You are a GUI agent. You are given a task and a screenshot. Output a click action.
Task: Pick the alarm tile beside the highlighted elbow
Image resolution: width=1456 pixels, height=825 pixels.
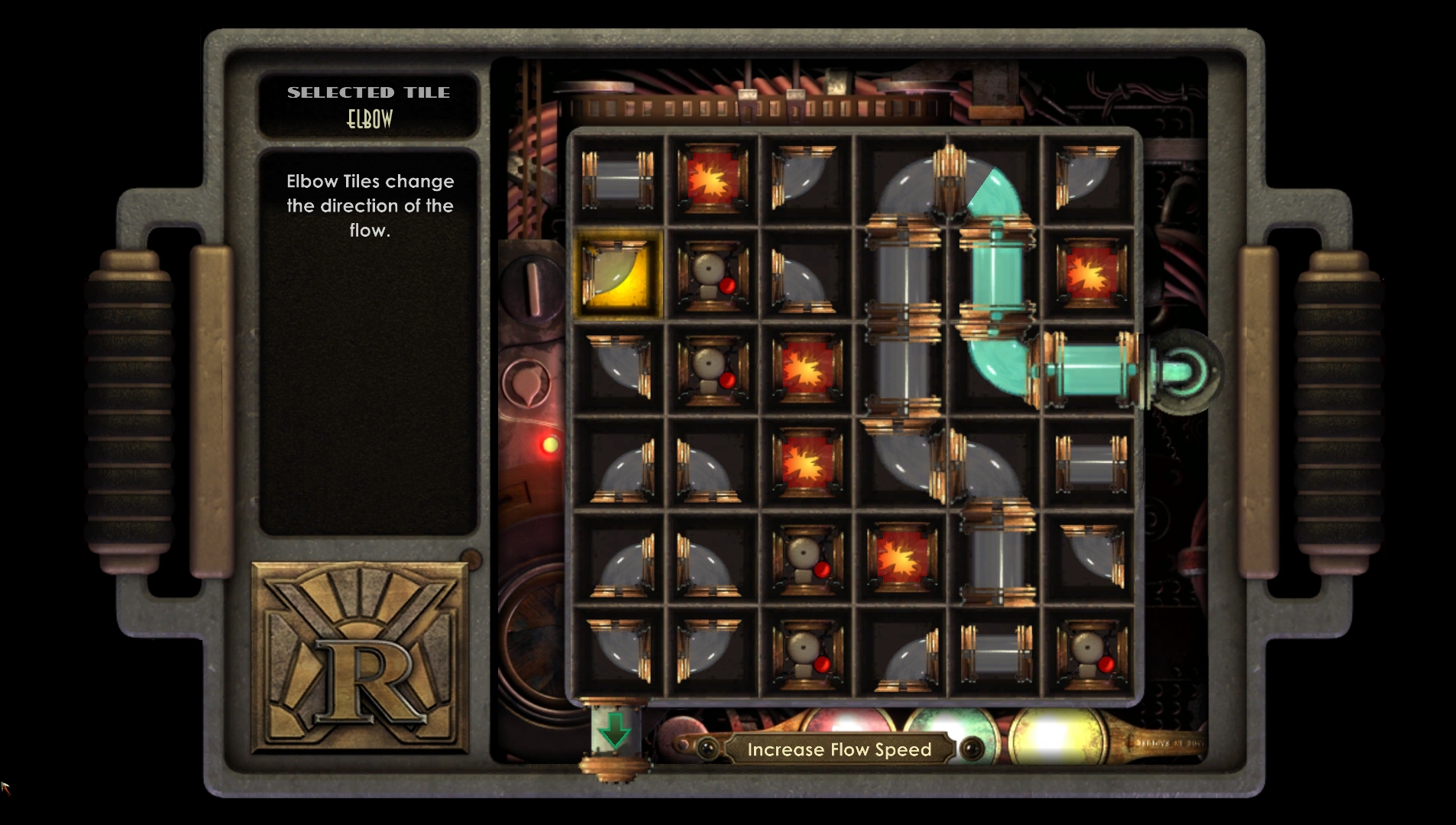click(712, 274)
